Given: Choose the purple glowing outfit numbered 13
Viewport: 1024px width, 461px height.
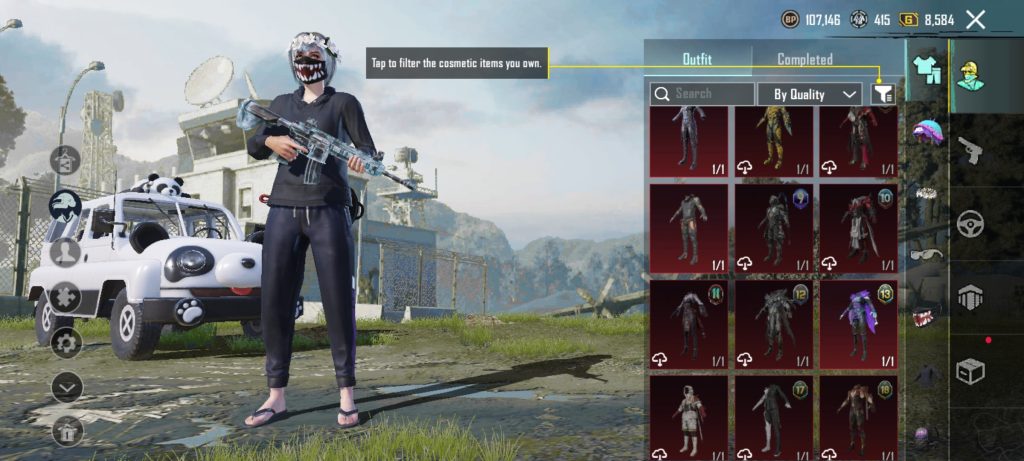Looking at the screenshot, I should [858, 324].
